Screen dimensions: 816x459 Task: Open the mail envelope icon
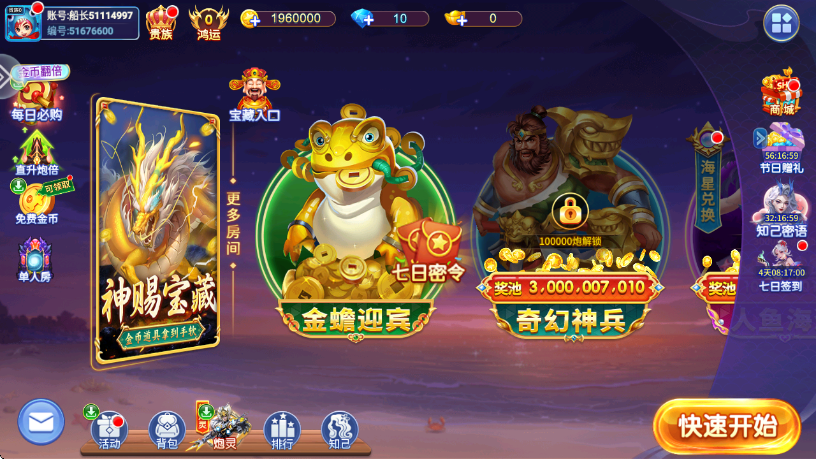[41, 421]
